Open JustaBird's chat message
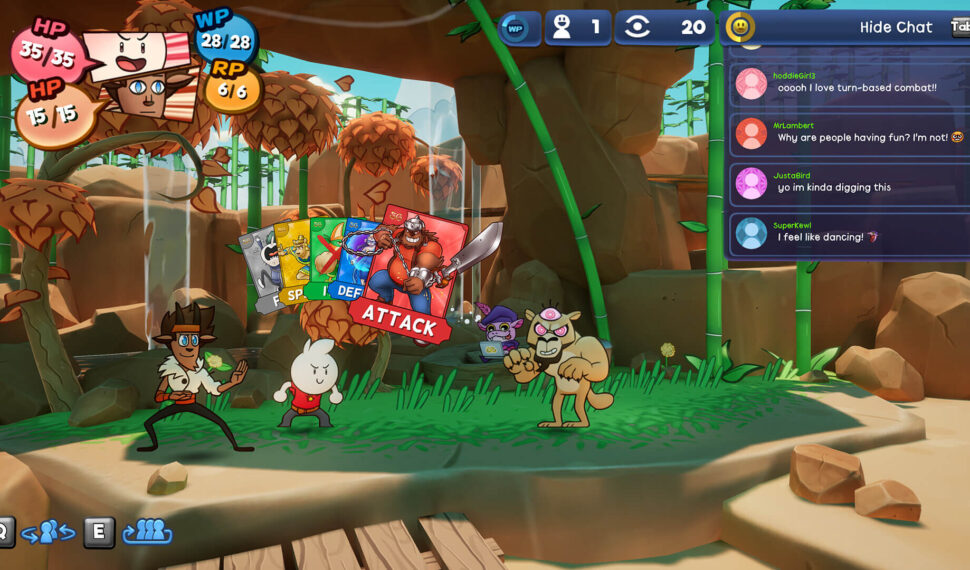The width and height of the screenshot is (970, 570). click(850, 184)
